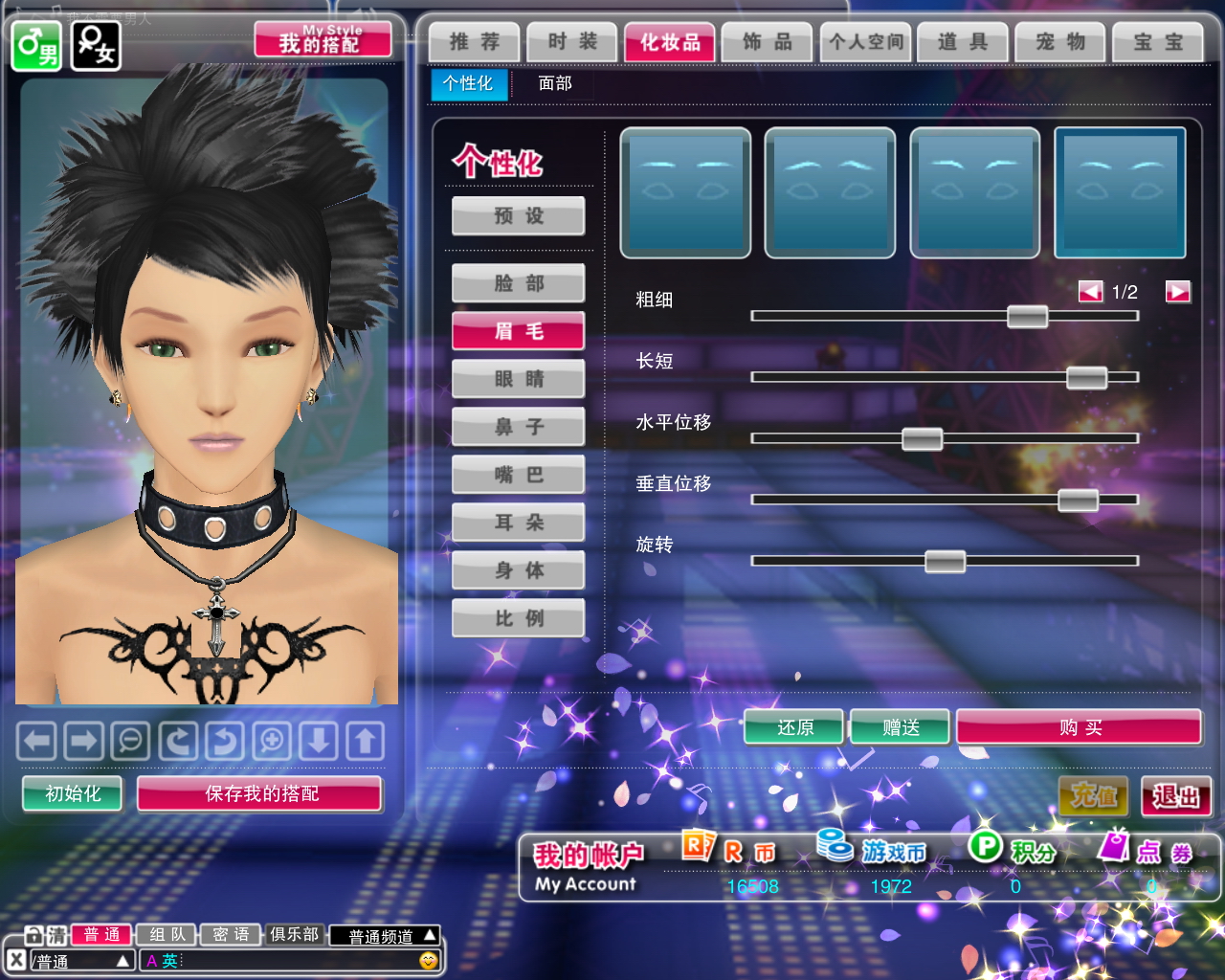Go to next eyebrow page arrow
The height and width of the screenshot is (980, 1225).
point(1177,292)
